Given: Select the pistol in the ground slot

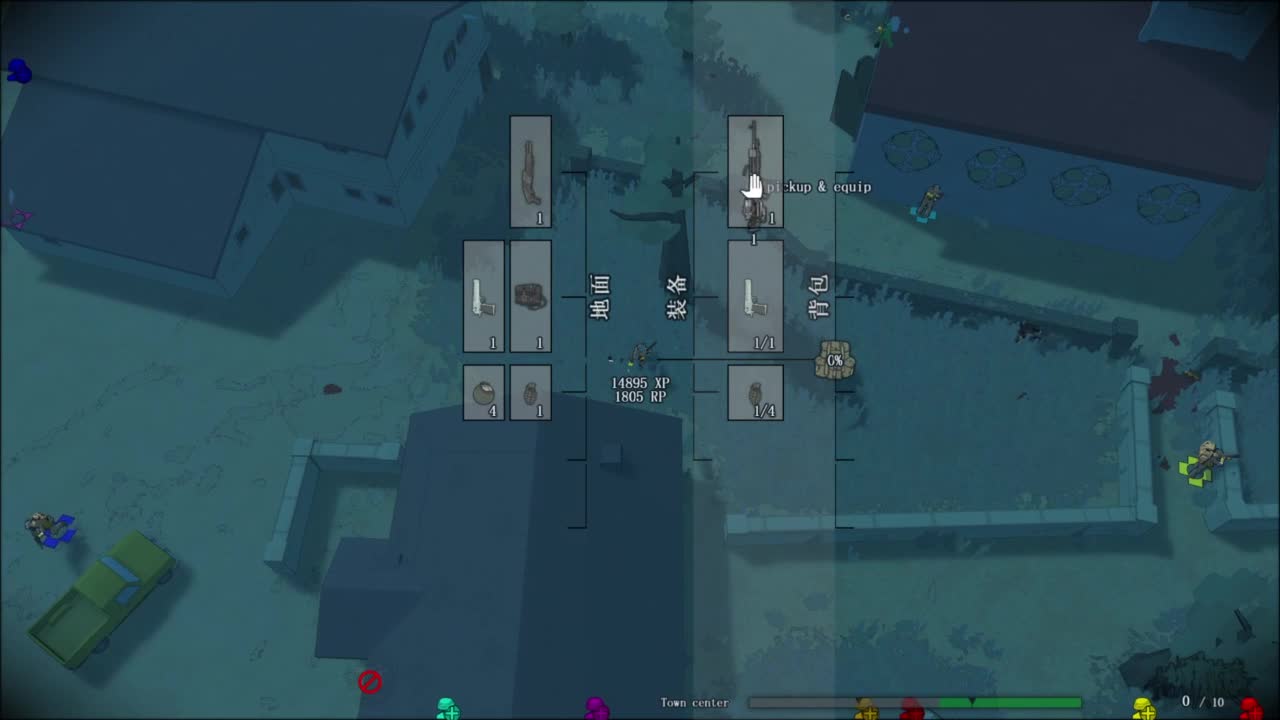Looking at the screenshot, I should pyautogui.click(x=484, y=295).
